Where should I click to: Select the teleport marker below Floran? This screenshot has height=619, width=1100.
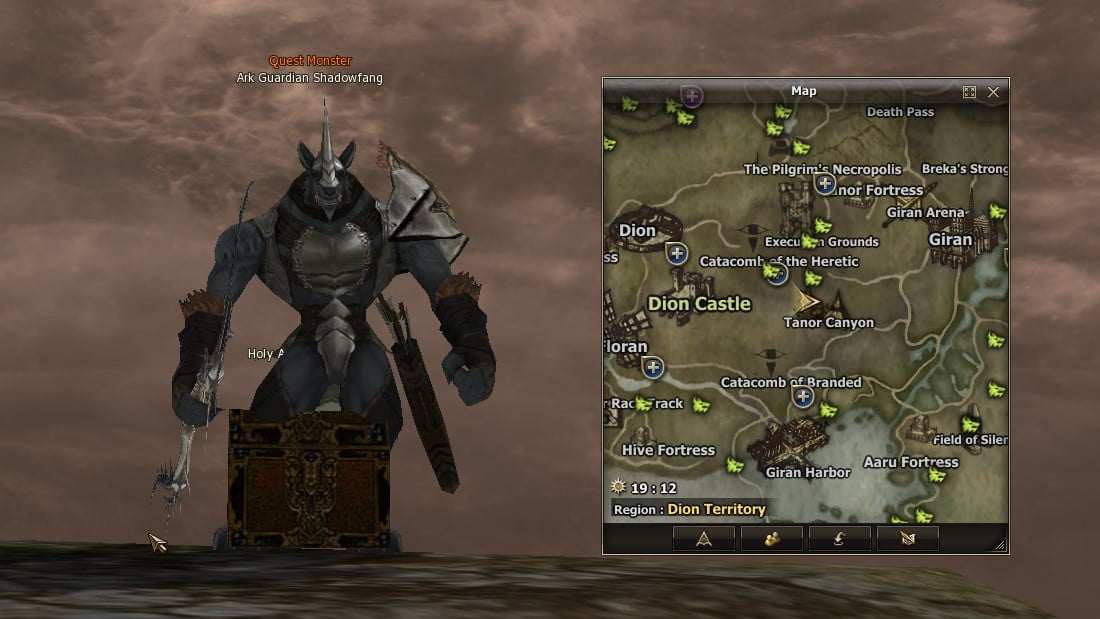(x=653, y=367)
